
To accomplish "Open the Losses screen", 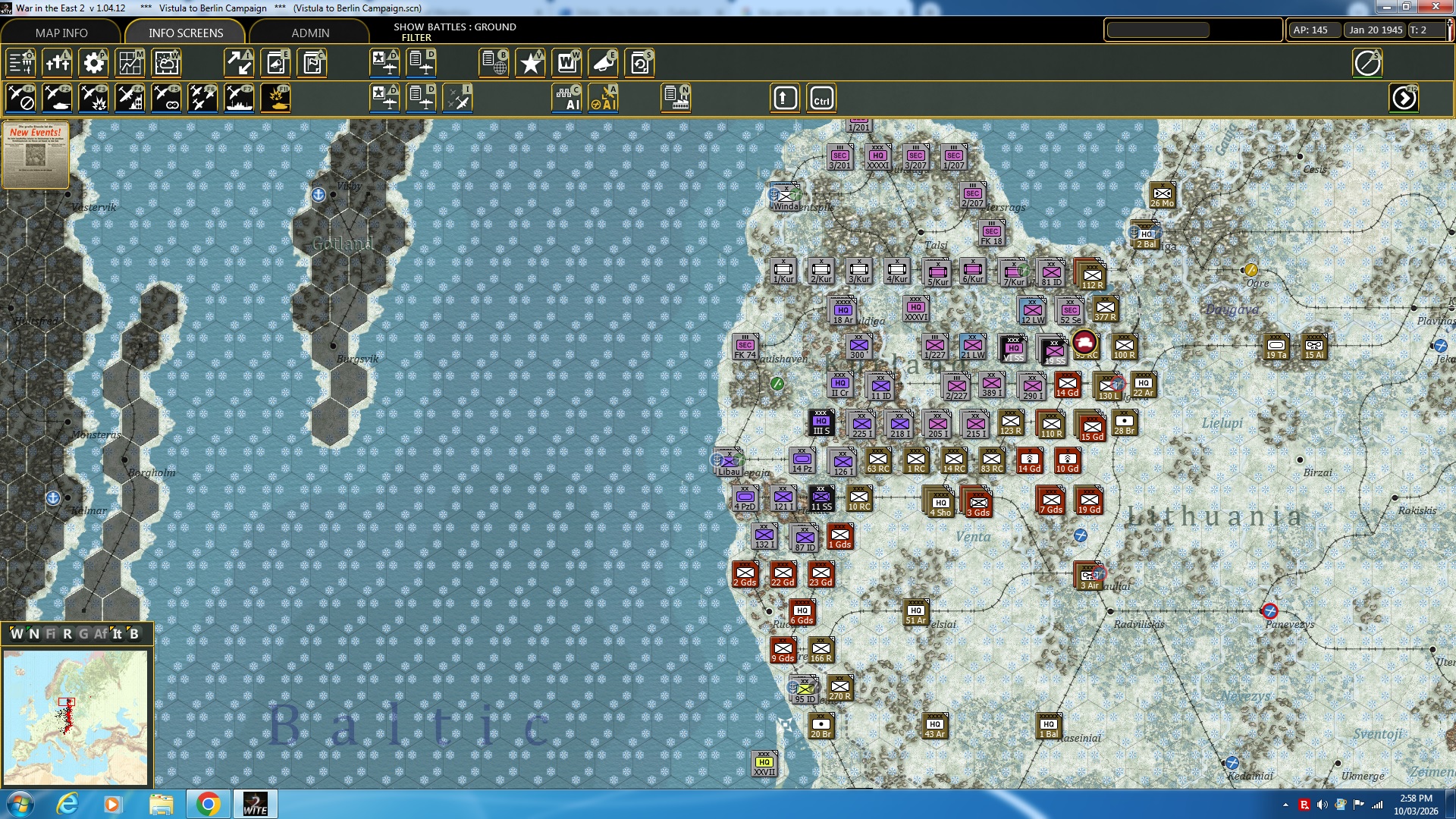I will (58, 63).
